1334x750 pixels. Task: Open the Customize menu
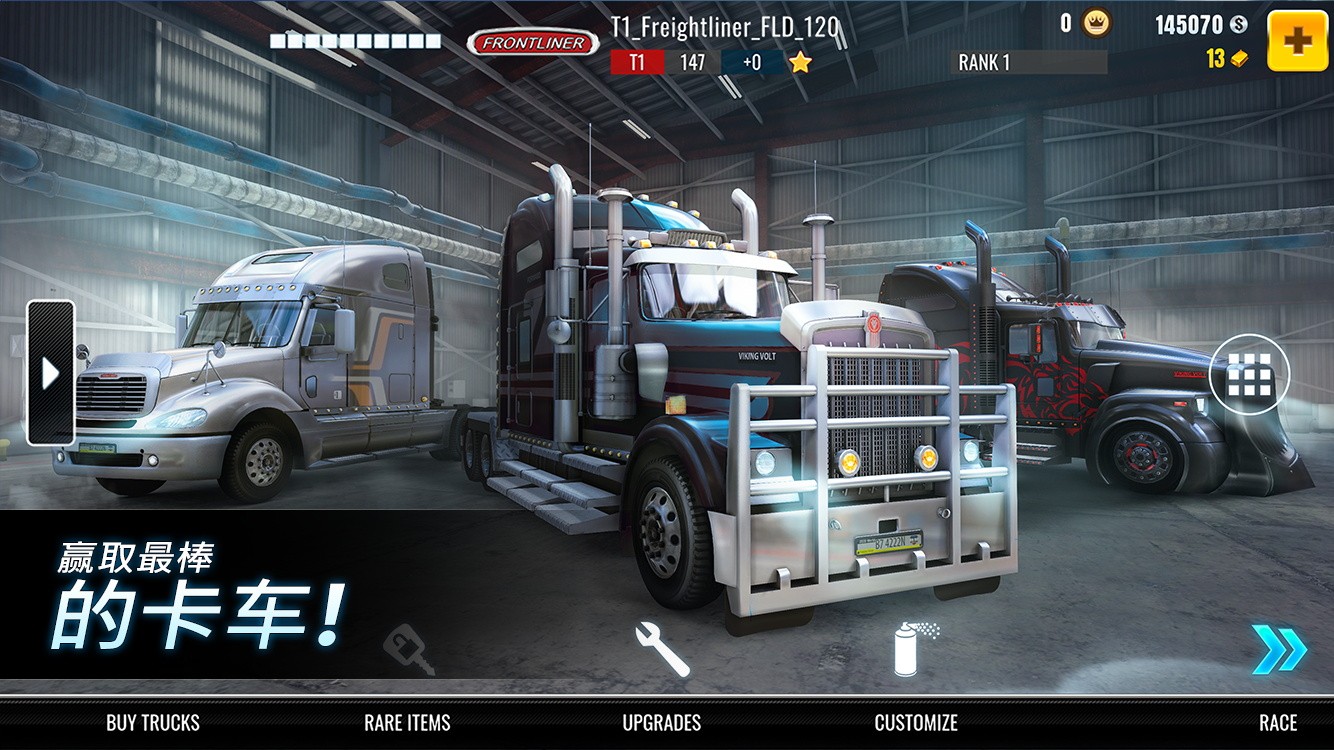pyautogui.click(x=916, y=722)
